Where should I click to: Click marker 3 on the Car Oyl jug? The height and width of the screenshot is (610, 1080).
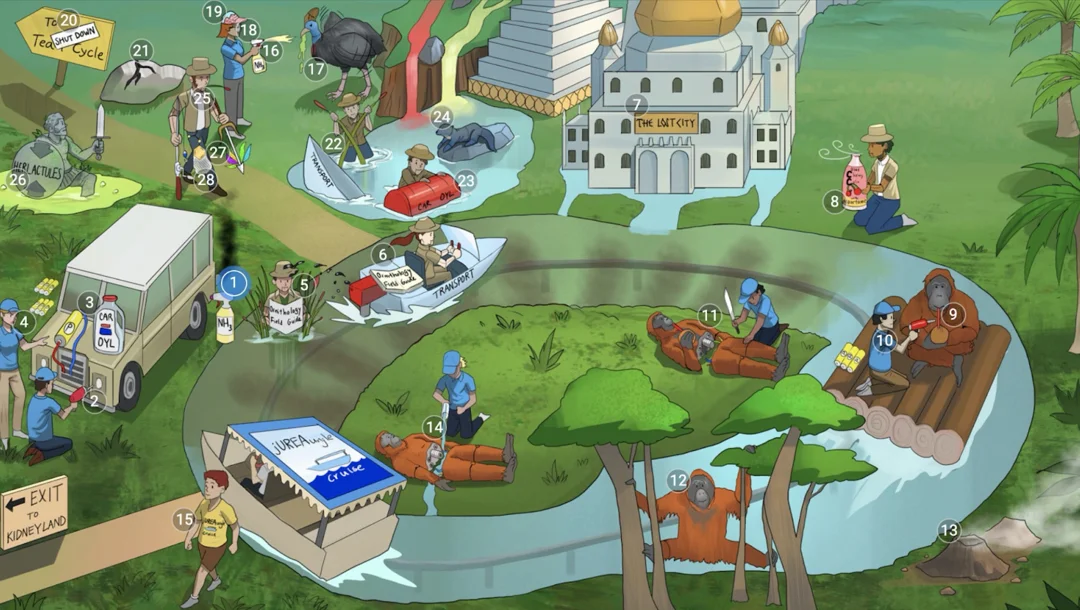pos(89,302)
